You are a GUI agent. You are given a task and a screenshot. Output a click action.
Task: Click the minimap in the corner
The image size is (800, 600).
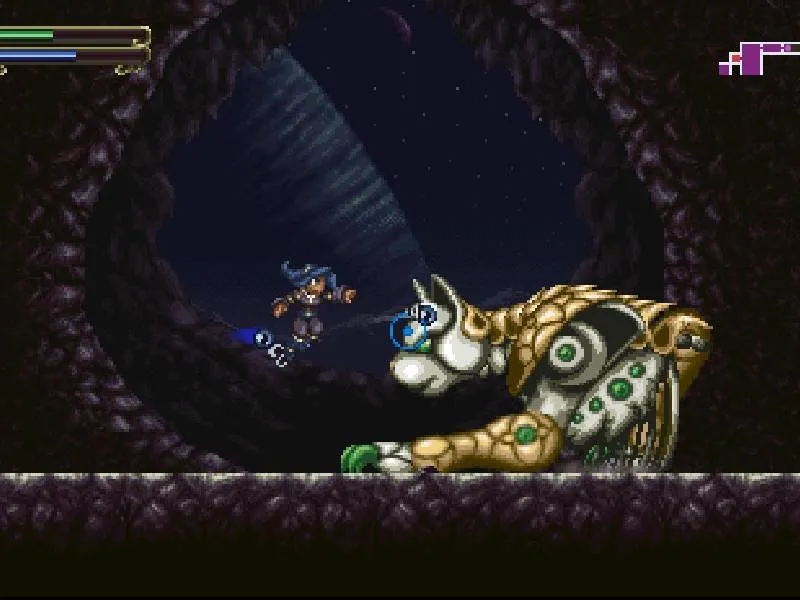(x=751, y=57)
